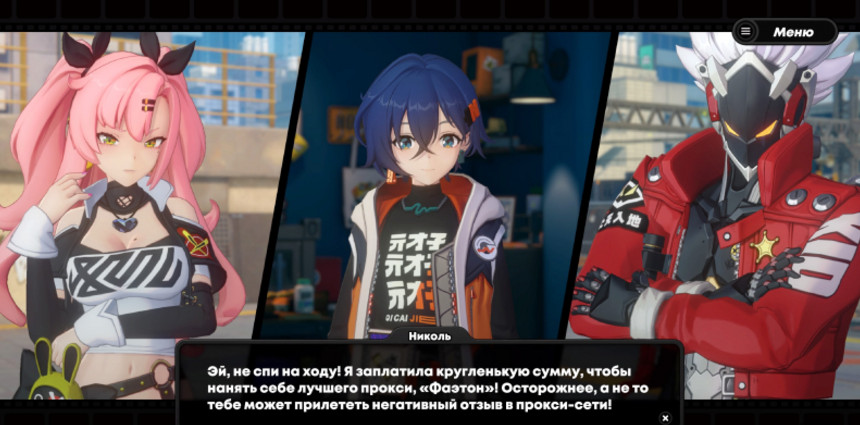860x425 pixels.
Task: Open the Меню button
Action: click(784, 32)
